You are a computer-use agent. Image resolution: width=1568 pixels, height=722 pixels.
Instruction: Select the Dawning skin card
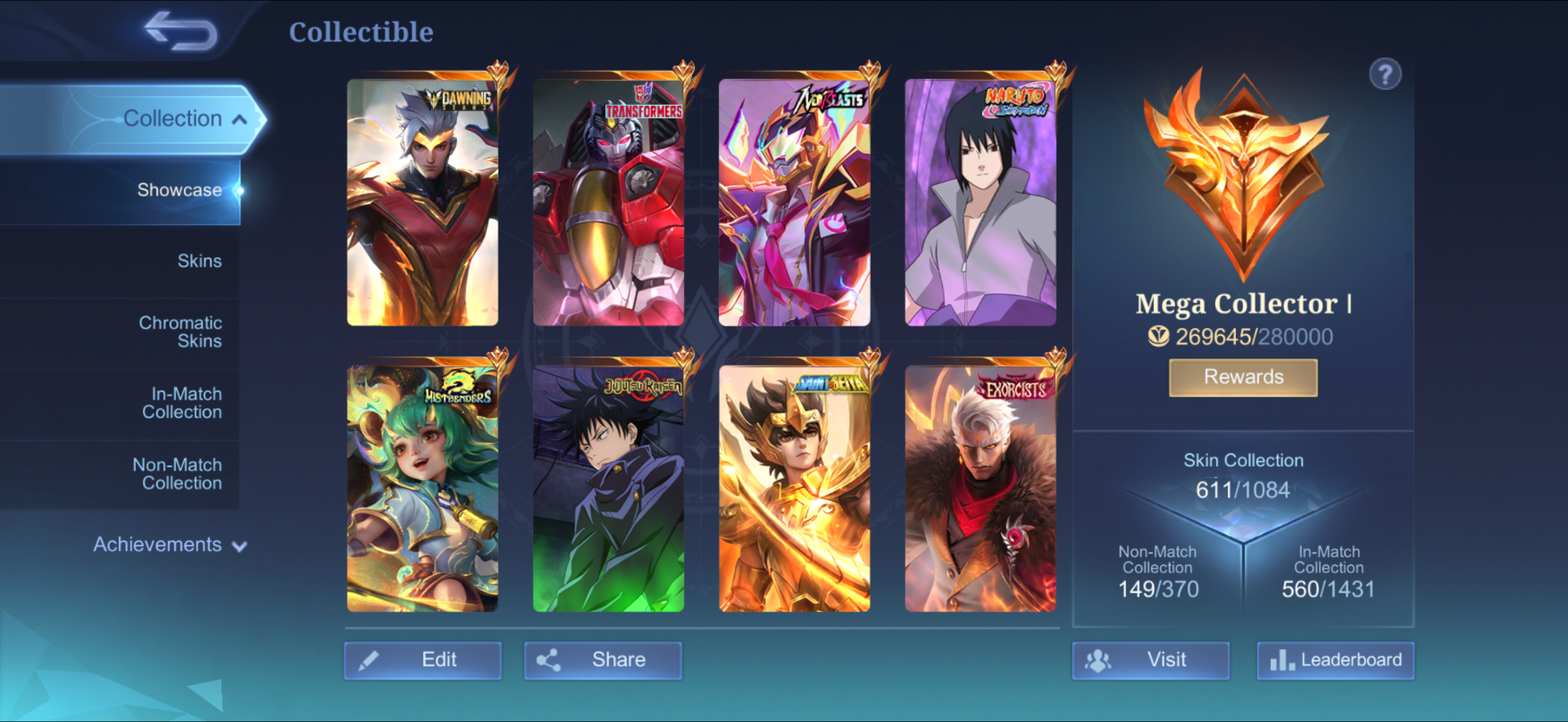[422, 203]
